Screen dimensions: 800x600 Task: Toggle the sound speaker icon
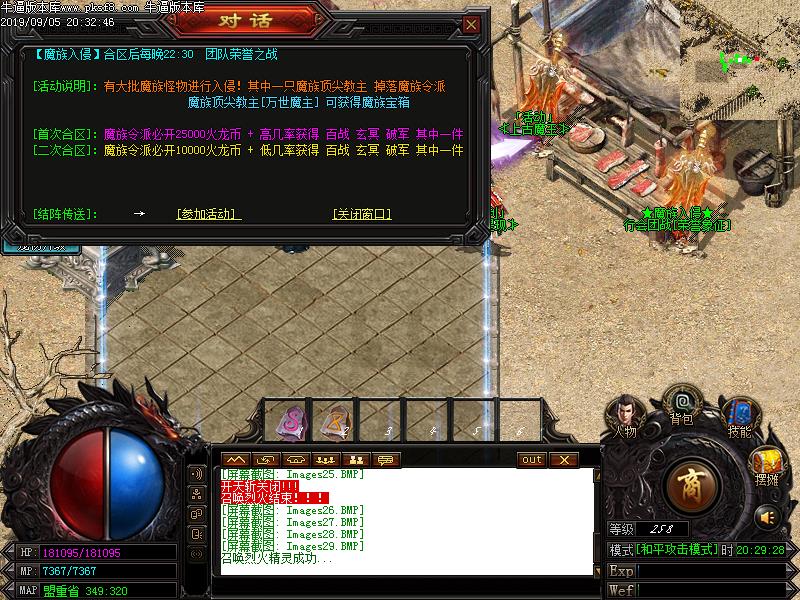767,517
